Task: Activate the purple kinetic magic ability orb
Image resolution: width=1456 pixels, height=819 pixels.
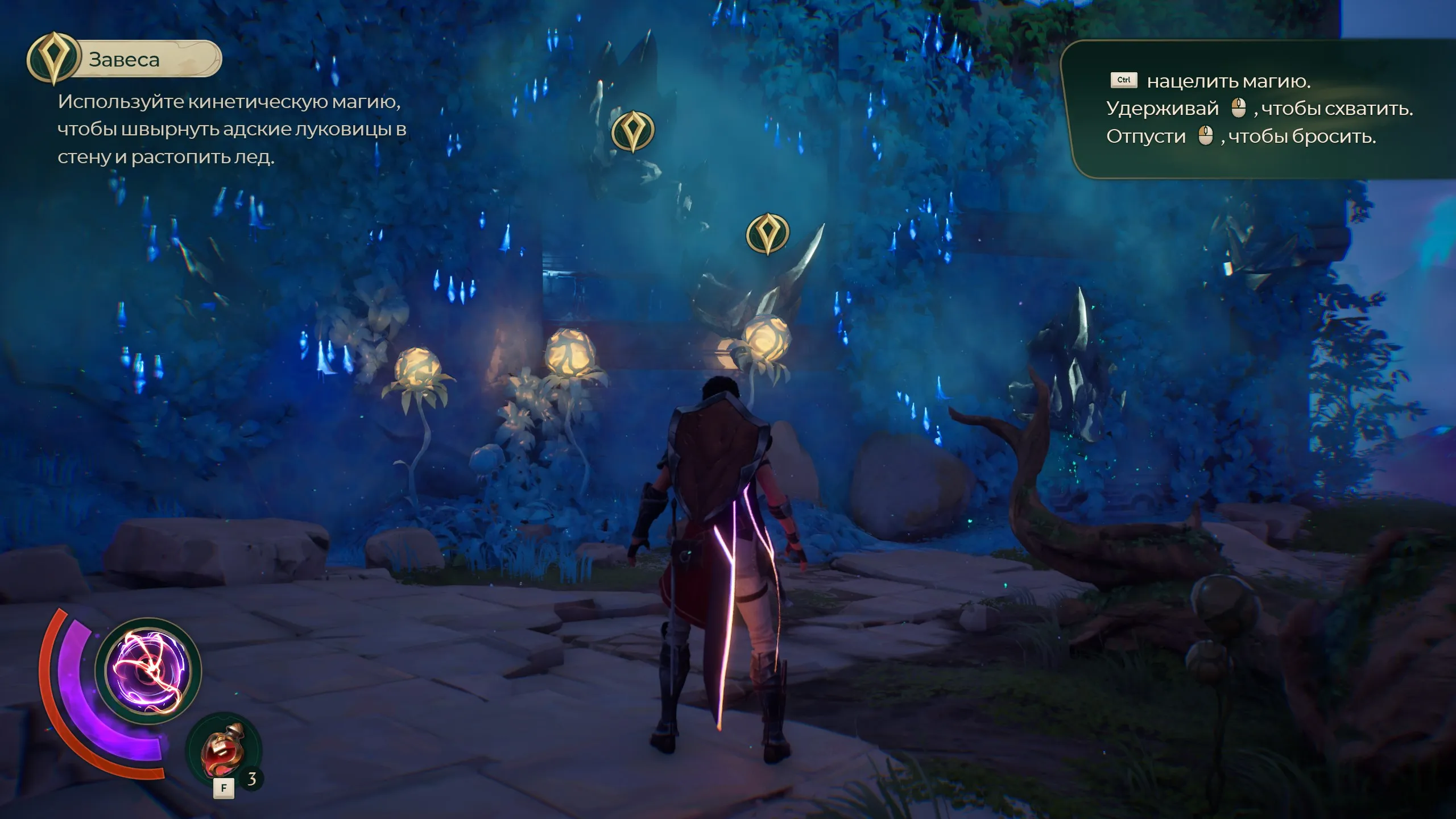Action: [148, 671]
